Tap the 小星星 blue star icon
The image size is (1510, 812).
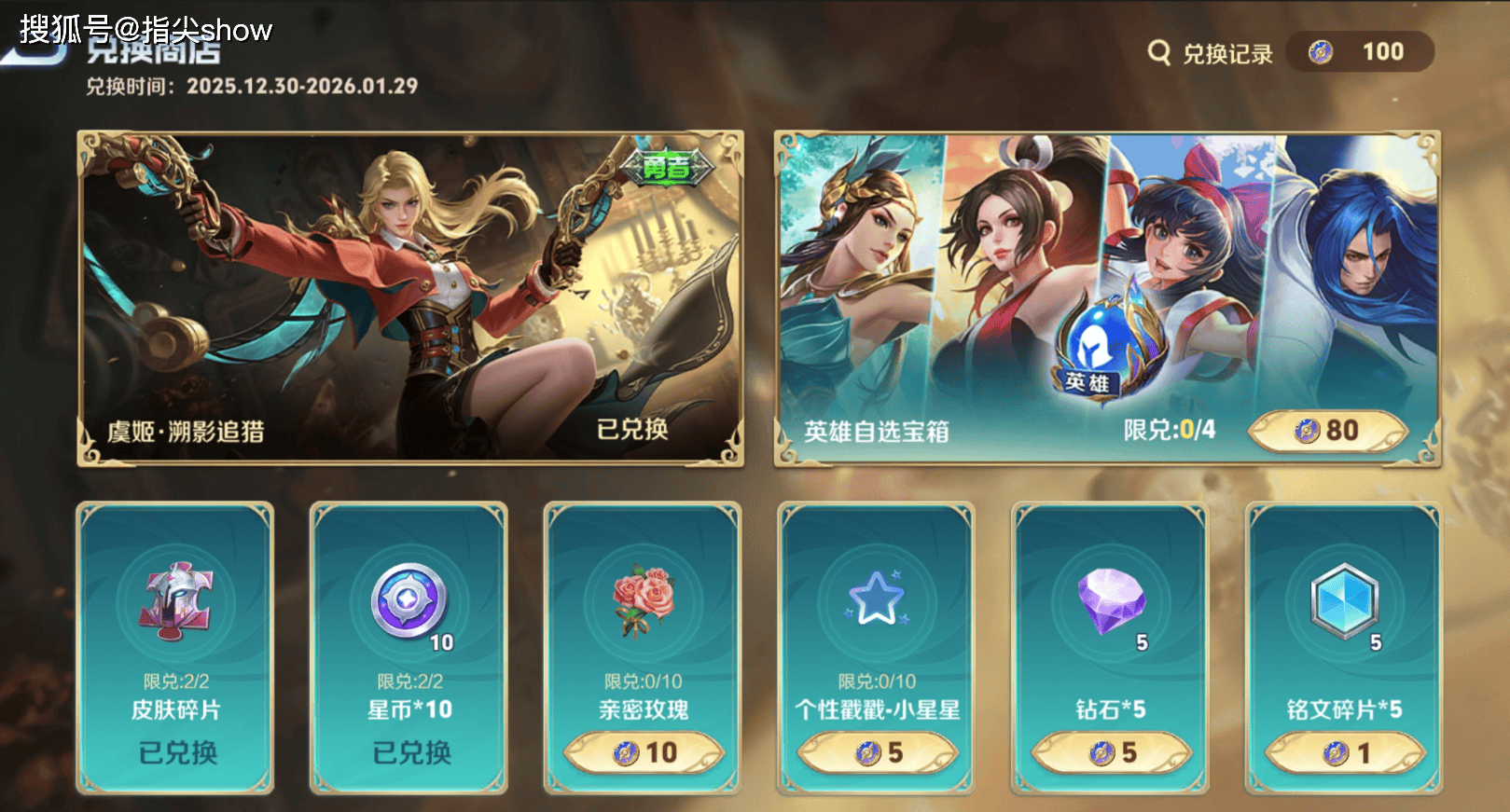(876, 601)
